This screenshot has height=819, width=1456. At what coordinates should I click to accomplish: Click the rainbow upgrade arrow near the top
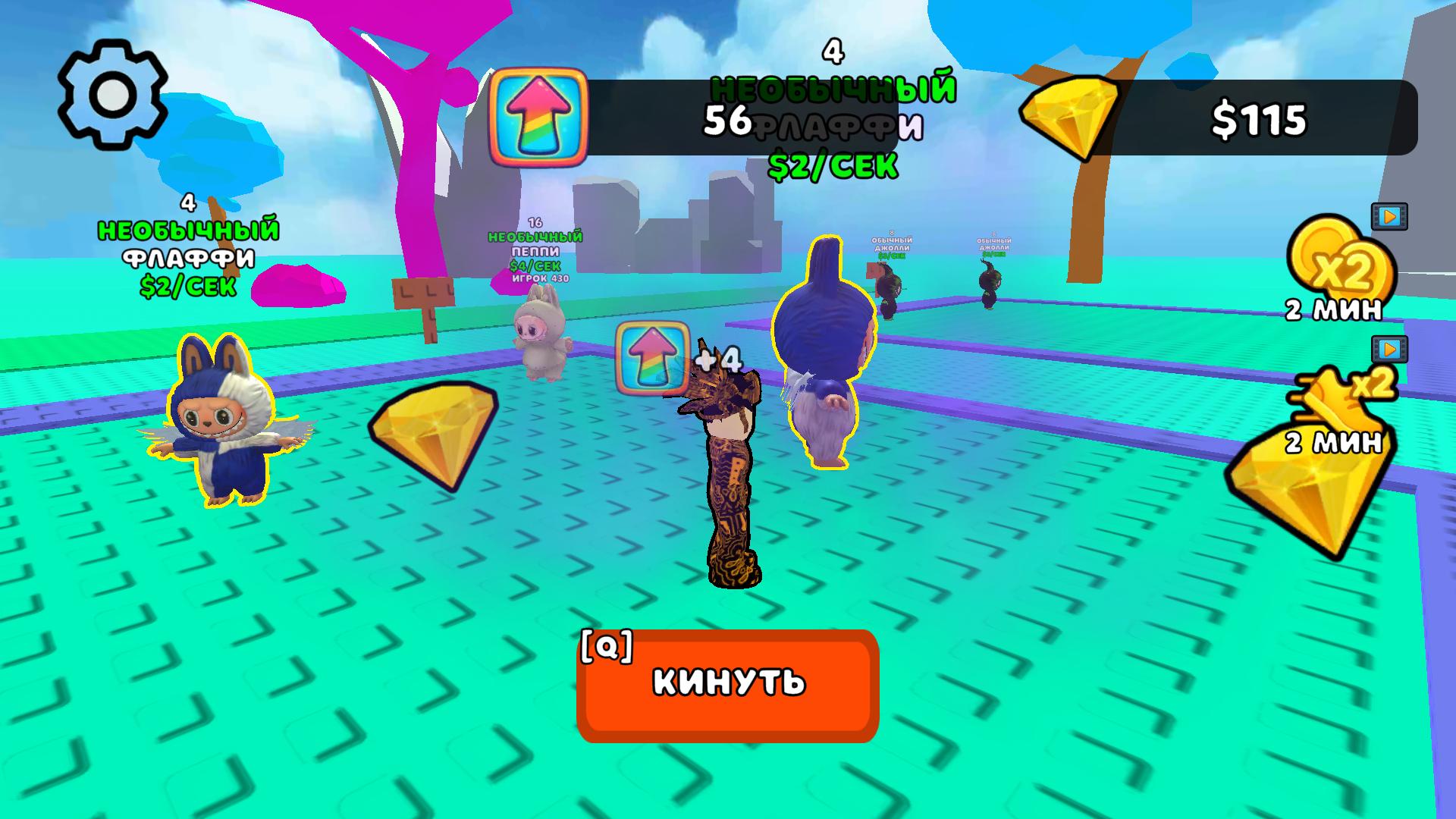[538, 118]
